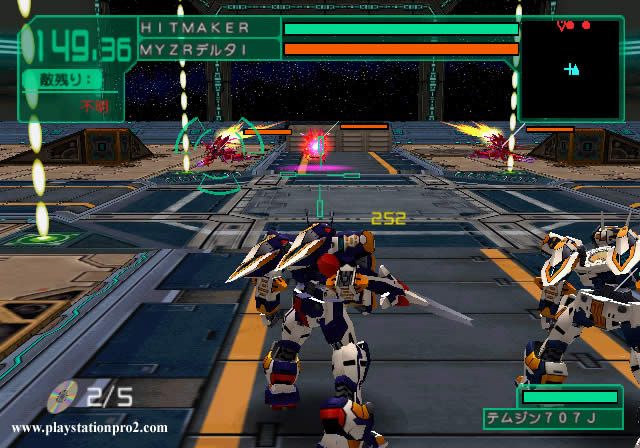This screenshot has height=448, width=640.
Task: Select the disc icon beside 2/5
Action: pyautogui.click(x=62, y=396)
